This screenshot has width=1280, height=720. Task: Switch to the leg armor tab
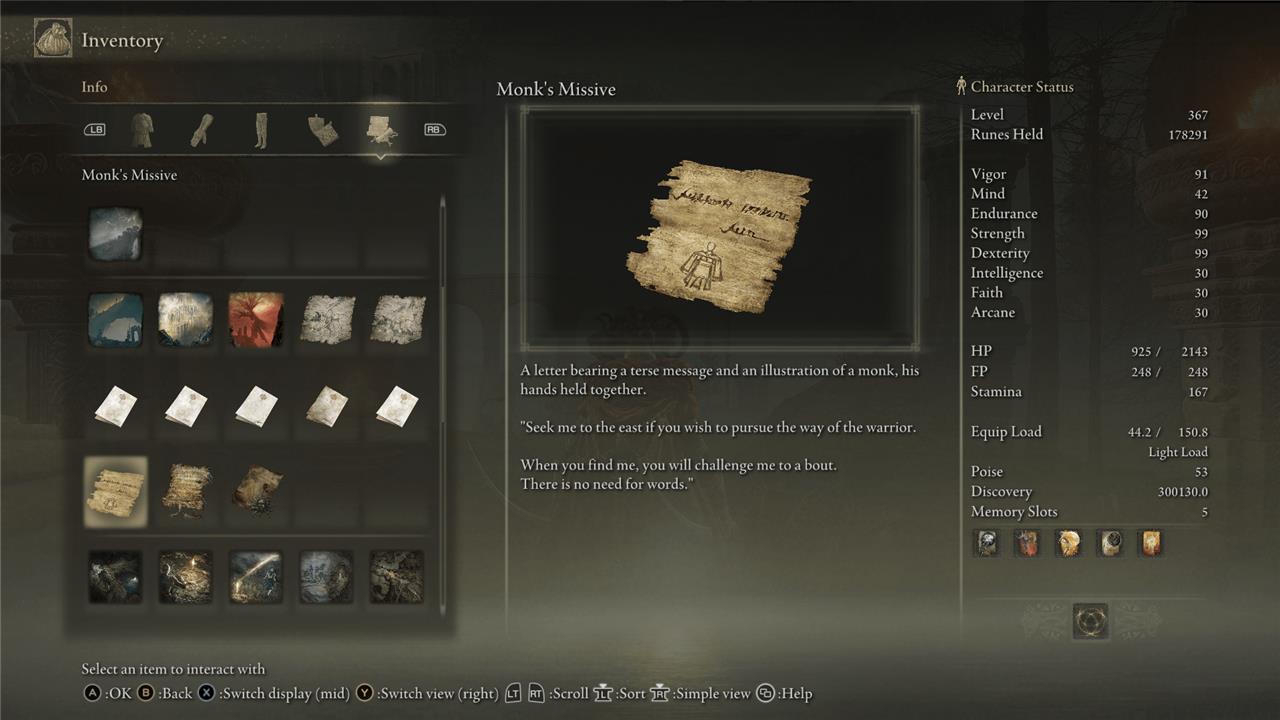pos(261,130)
